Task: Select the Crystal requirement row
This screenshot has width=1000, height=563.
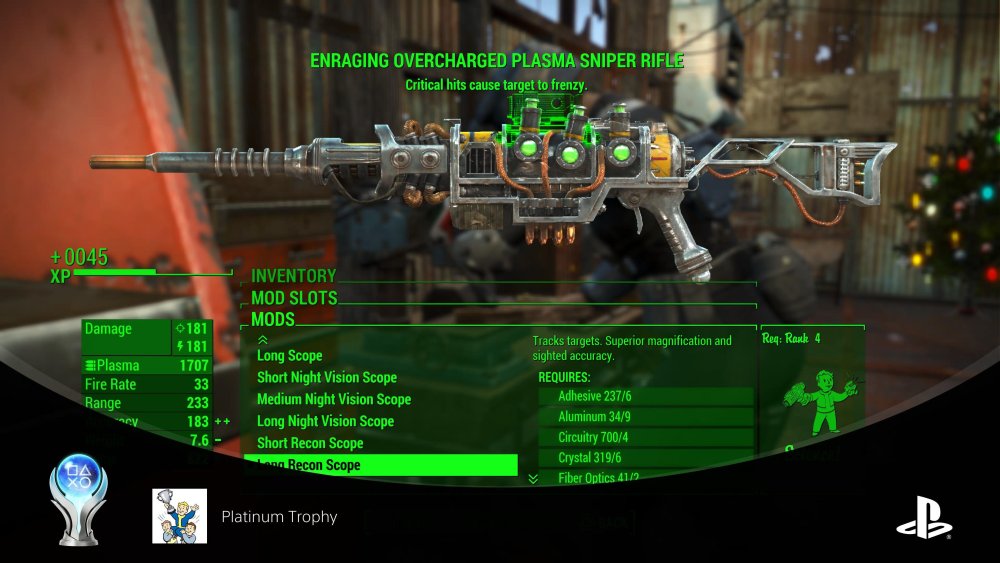Action: pyautogui.click(x=645, y=458)
